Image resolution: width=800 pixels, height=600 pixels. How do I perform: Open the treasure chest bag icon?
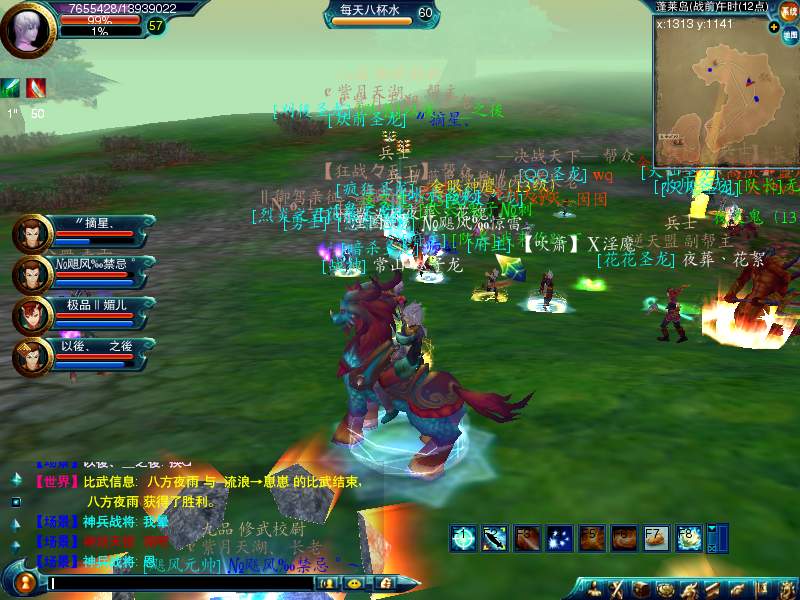tap(639, 589)
